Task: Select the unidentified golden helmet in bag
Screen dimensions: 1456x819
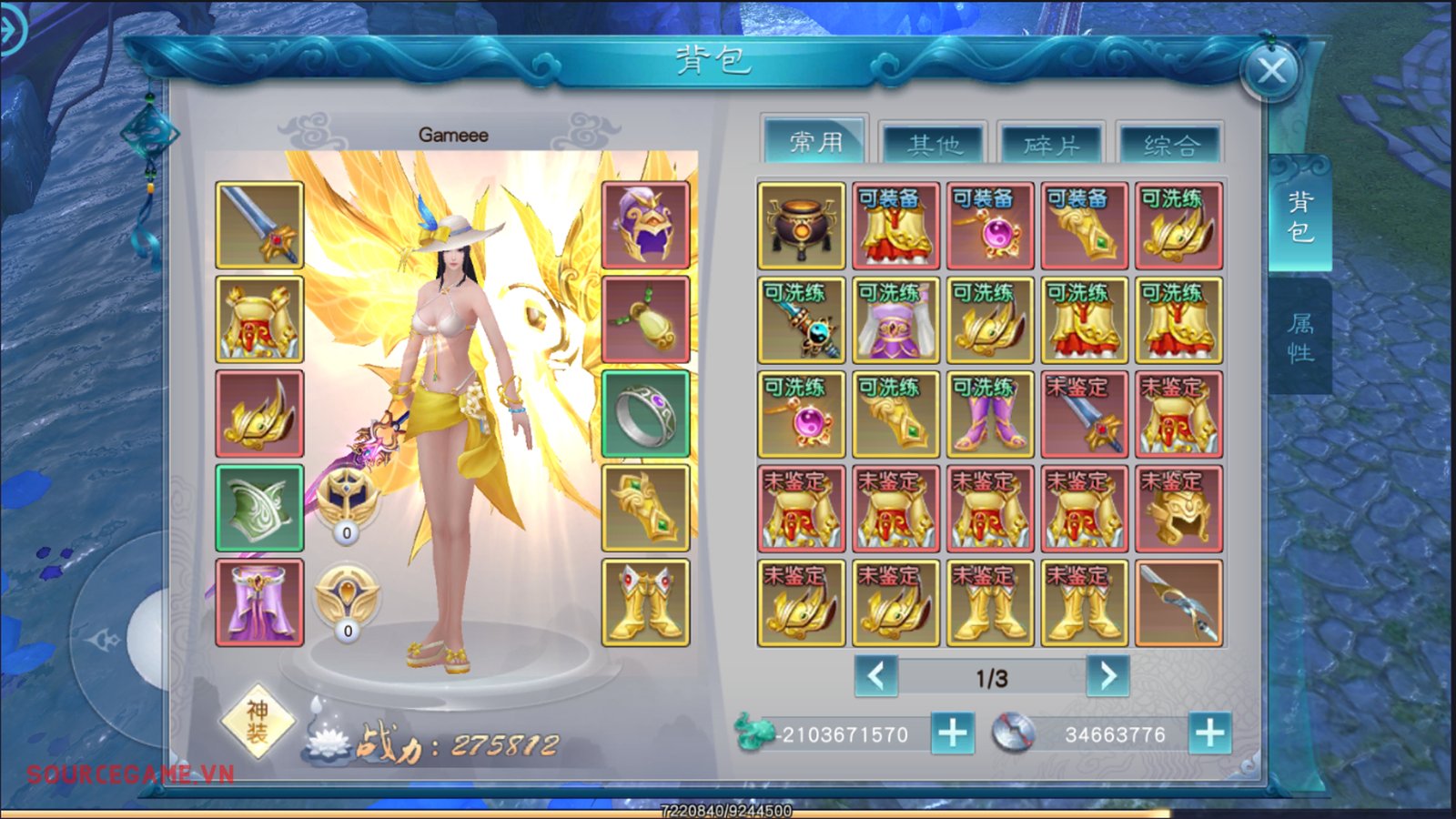Action: 1178,509
